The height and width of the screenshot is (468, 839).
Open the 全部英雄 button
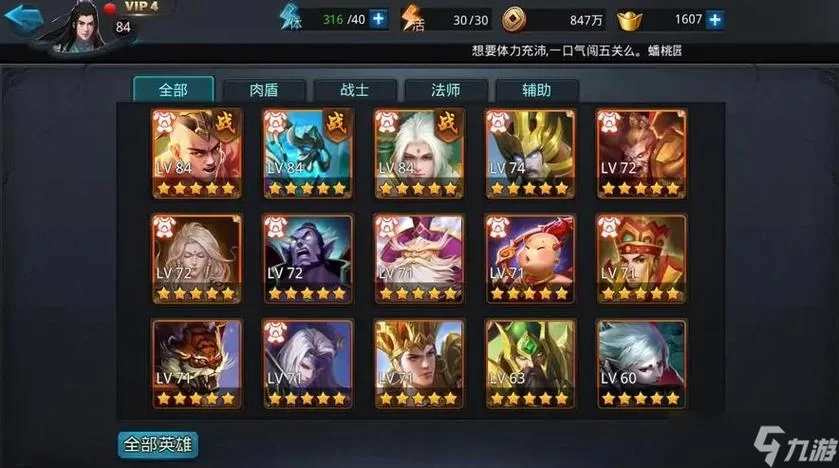point(156,442)
